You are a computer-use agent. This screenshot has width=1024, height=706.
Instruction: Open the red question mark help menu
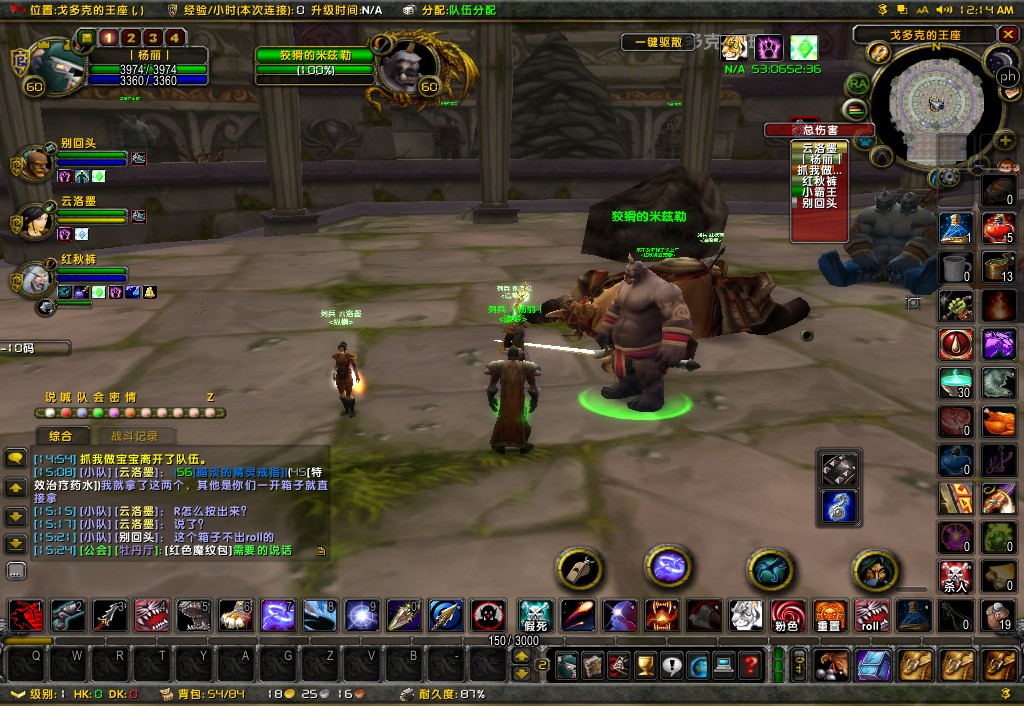pos(749,665)
